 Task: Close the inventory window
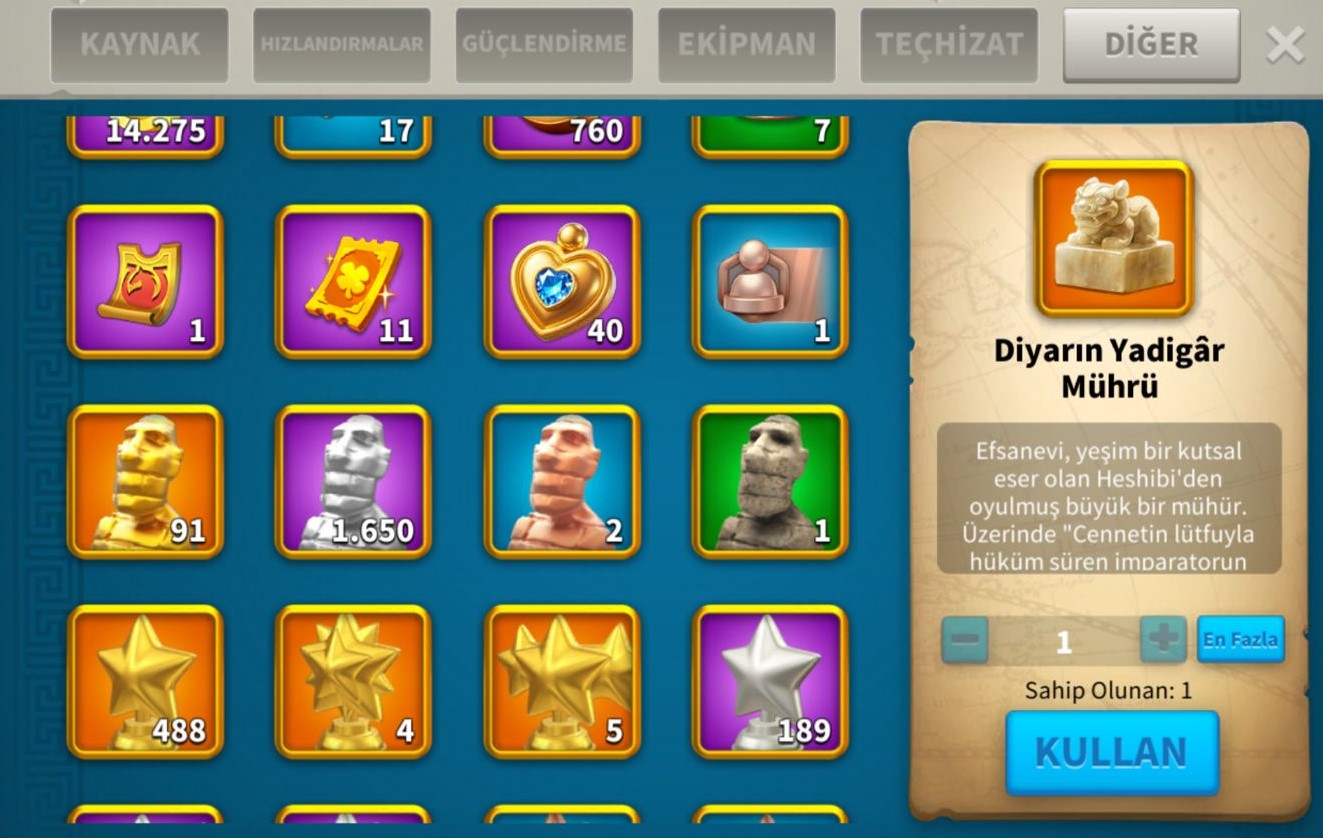[x=1285, y=45]
